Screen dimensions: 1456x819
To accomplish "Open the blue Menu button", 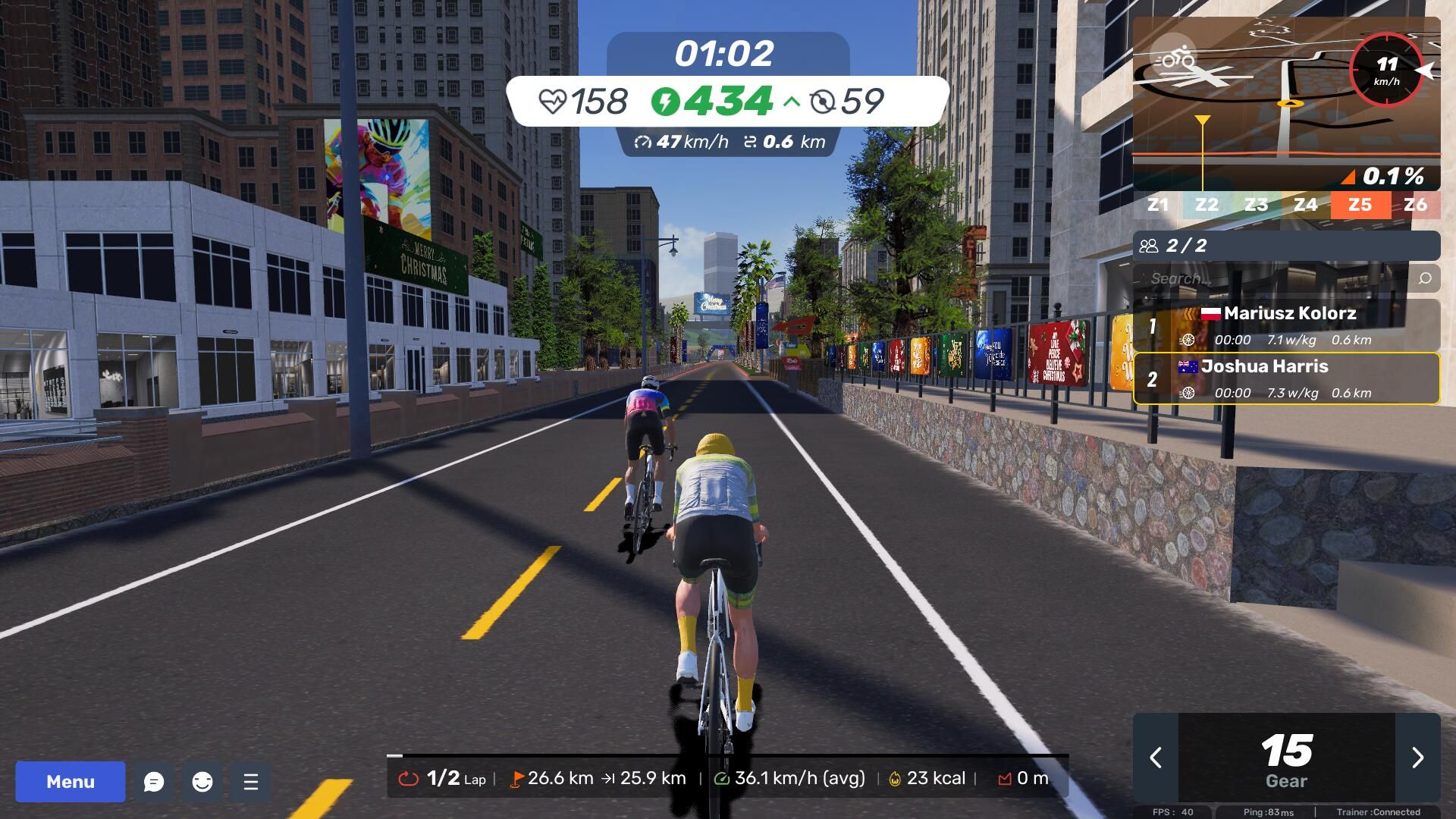I will click(x=71, y=781).
